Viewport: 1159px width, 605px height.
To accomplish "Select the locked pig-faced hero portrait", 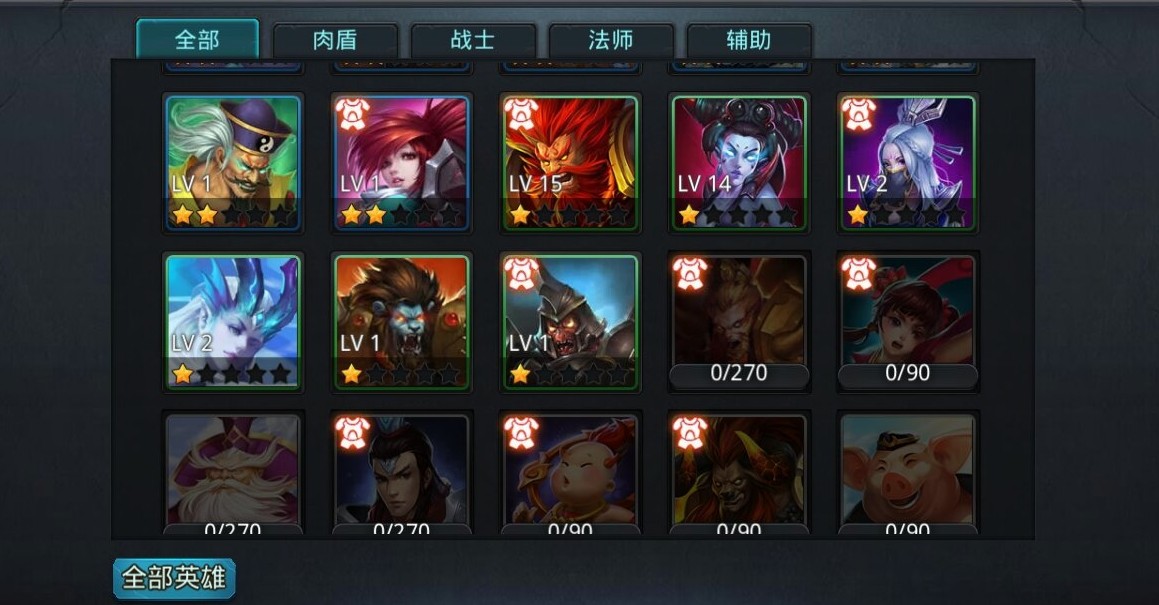I will (x=908, y=472).
